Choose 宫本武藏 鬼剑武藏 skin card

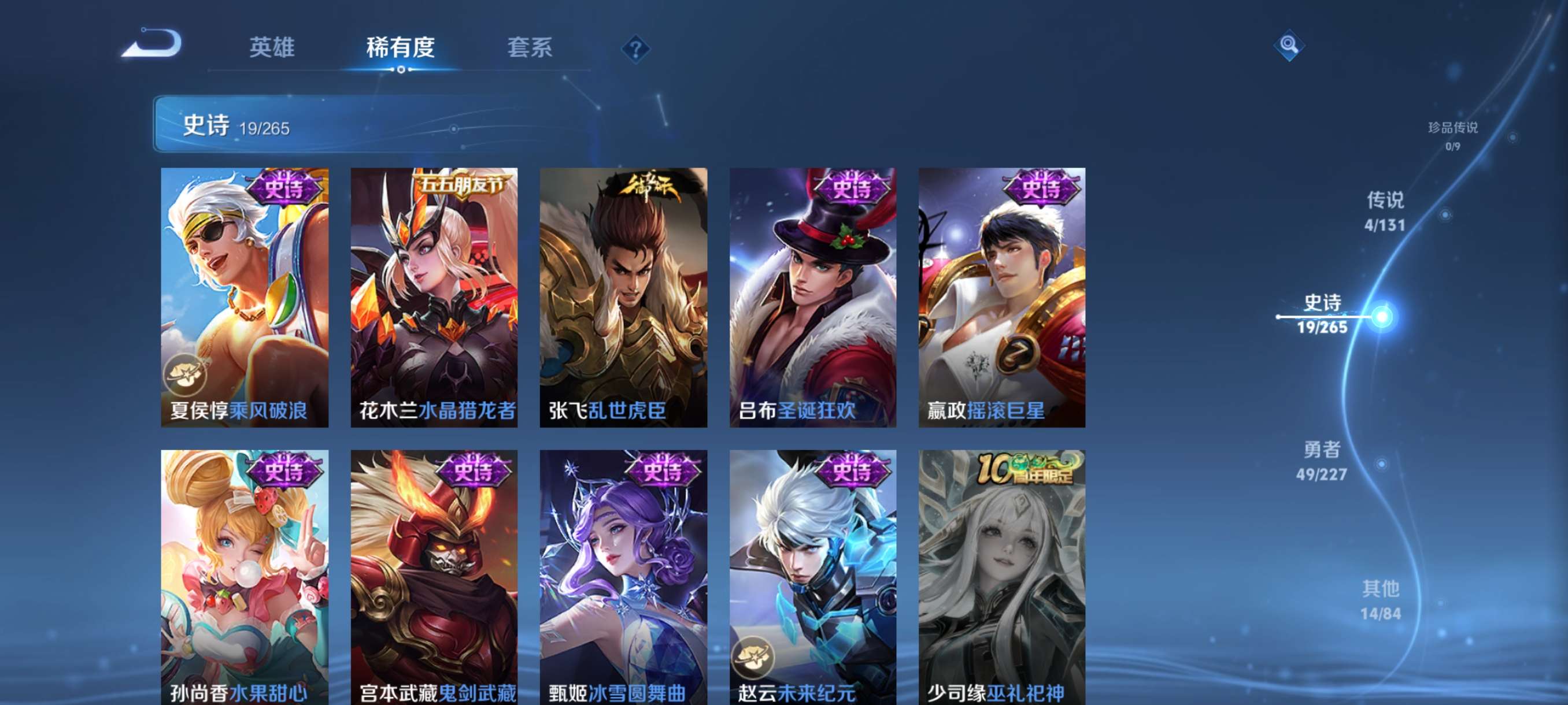[x=434, y=577]
